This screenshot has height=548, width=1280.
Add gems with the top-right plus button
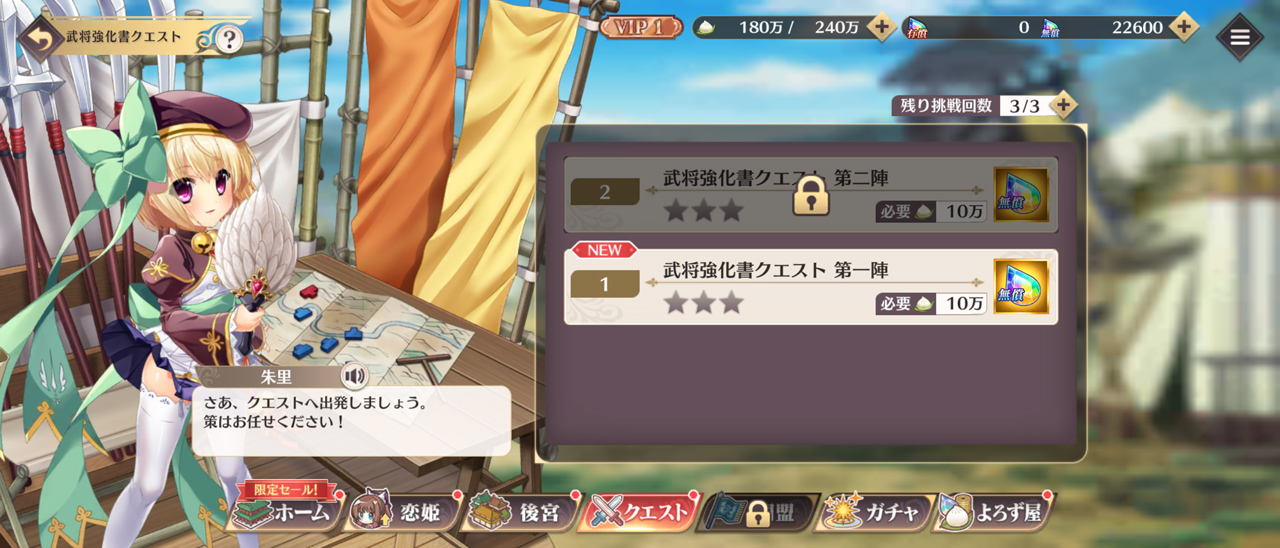point(1183,27)
